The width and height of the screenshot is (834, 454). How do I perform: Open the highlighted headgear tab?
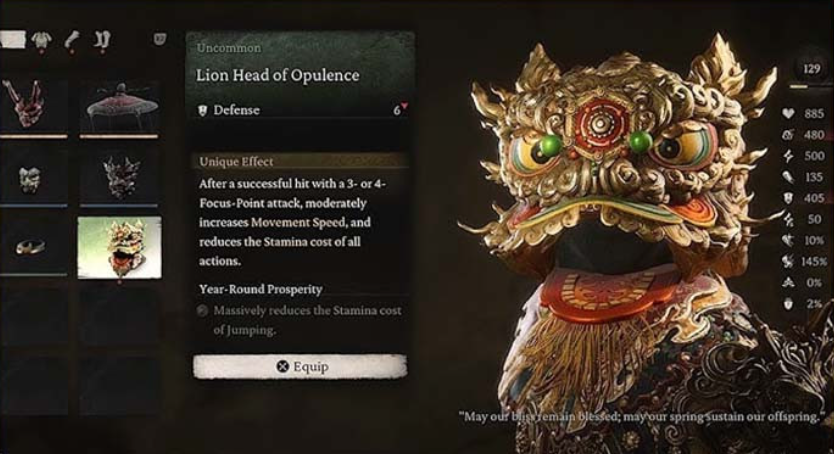[x=12, y=40]
